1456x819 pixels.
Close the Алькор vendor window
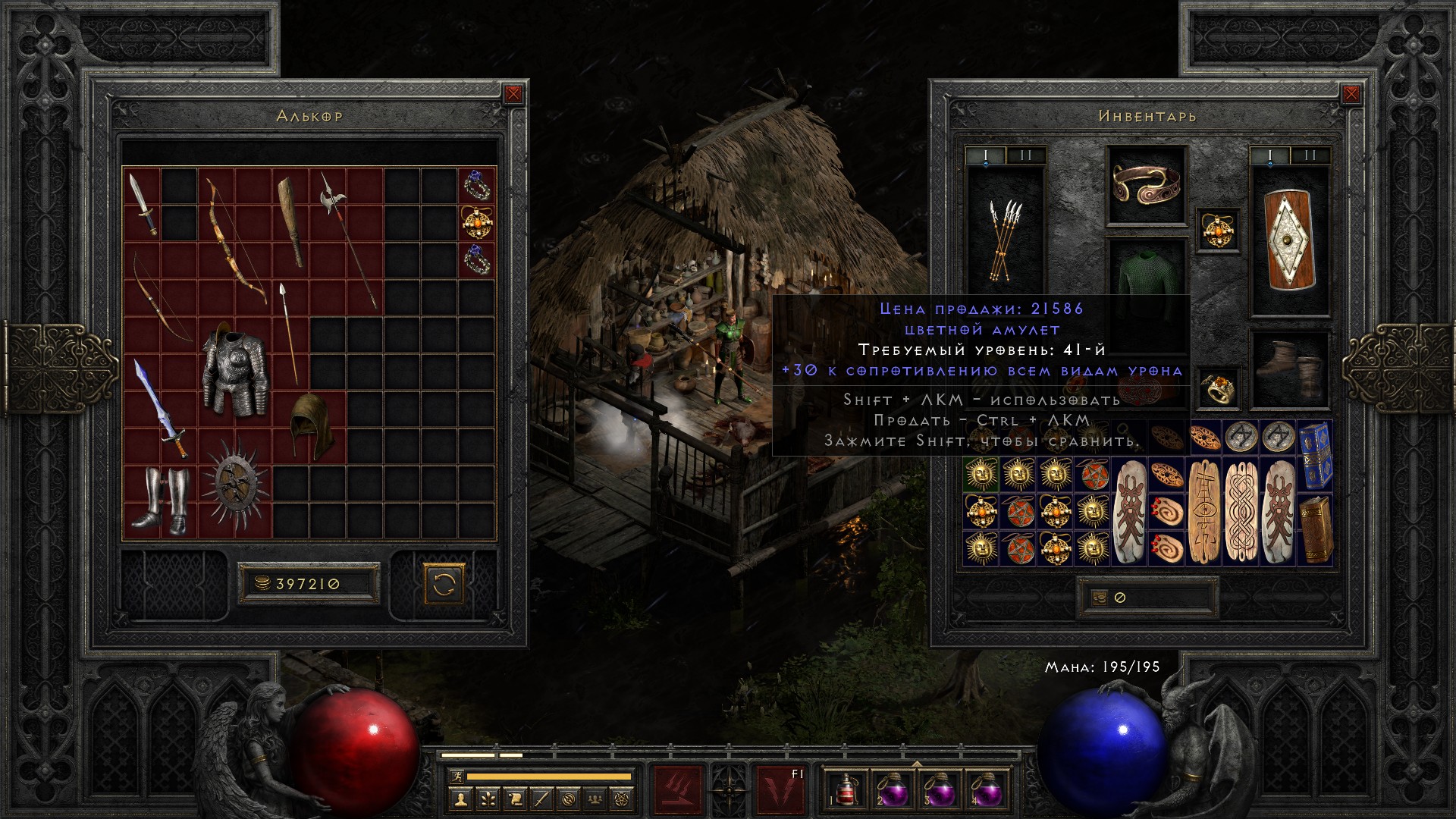click(513, 94)
